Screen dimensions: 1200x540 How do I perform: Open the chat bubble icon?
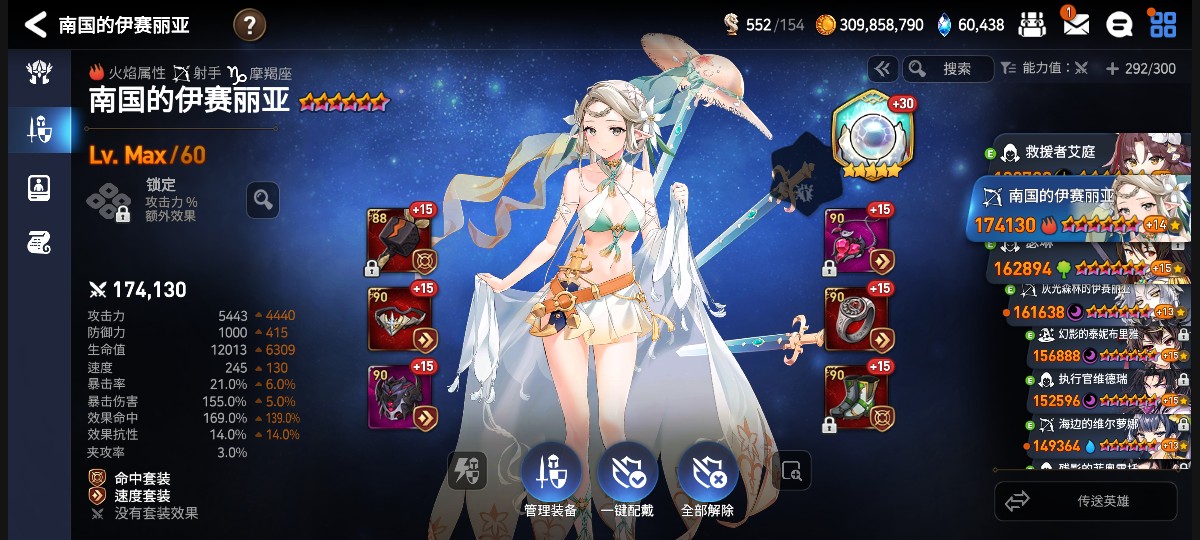pyautogui.click(x=1118, y=25)
